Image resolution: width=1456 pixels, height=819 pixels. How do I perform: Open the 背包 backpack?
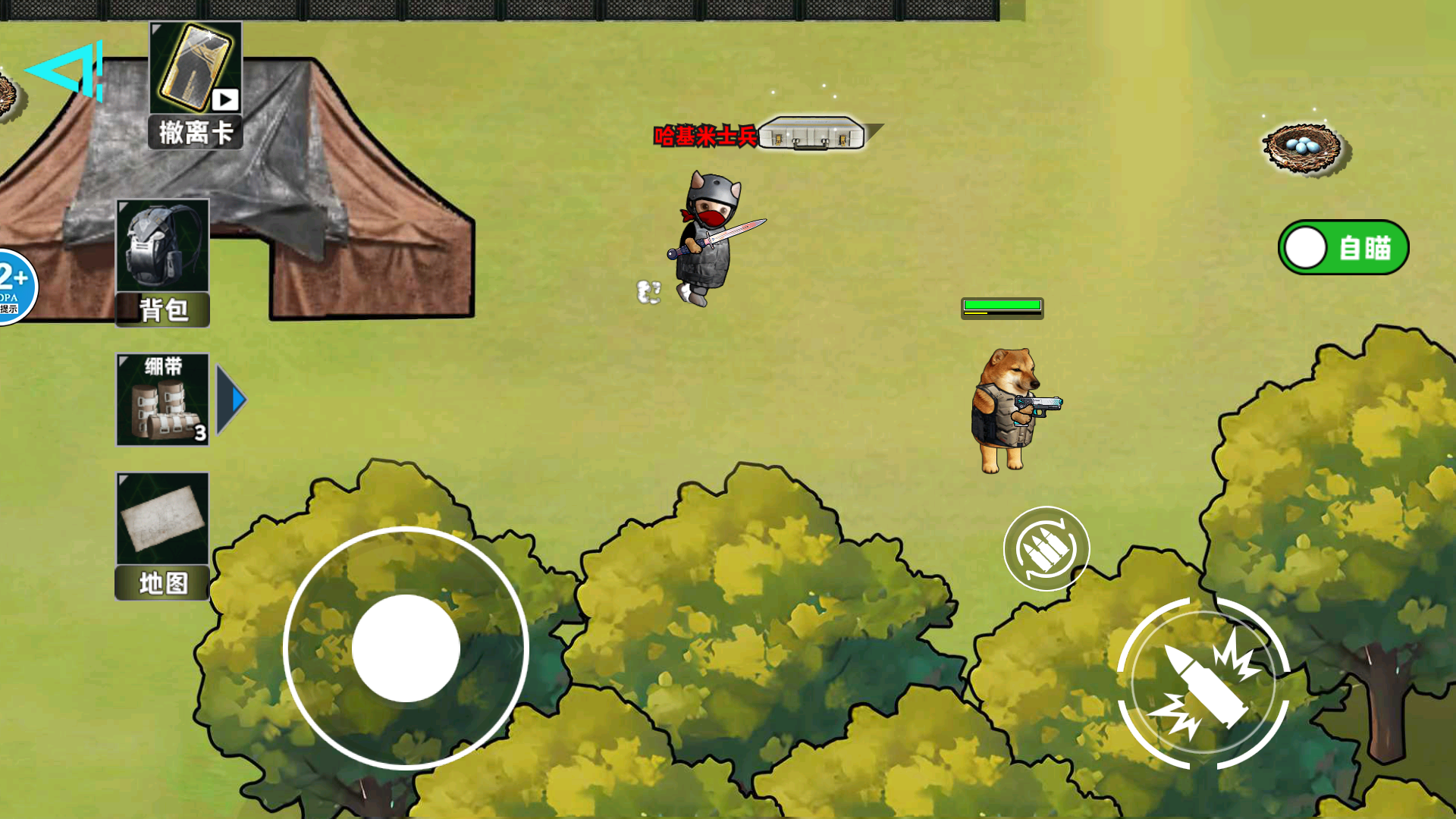point(162,262)
